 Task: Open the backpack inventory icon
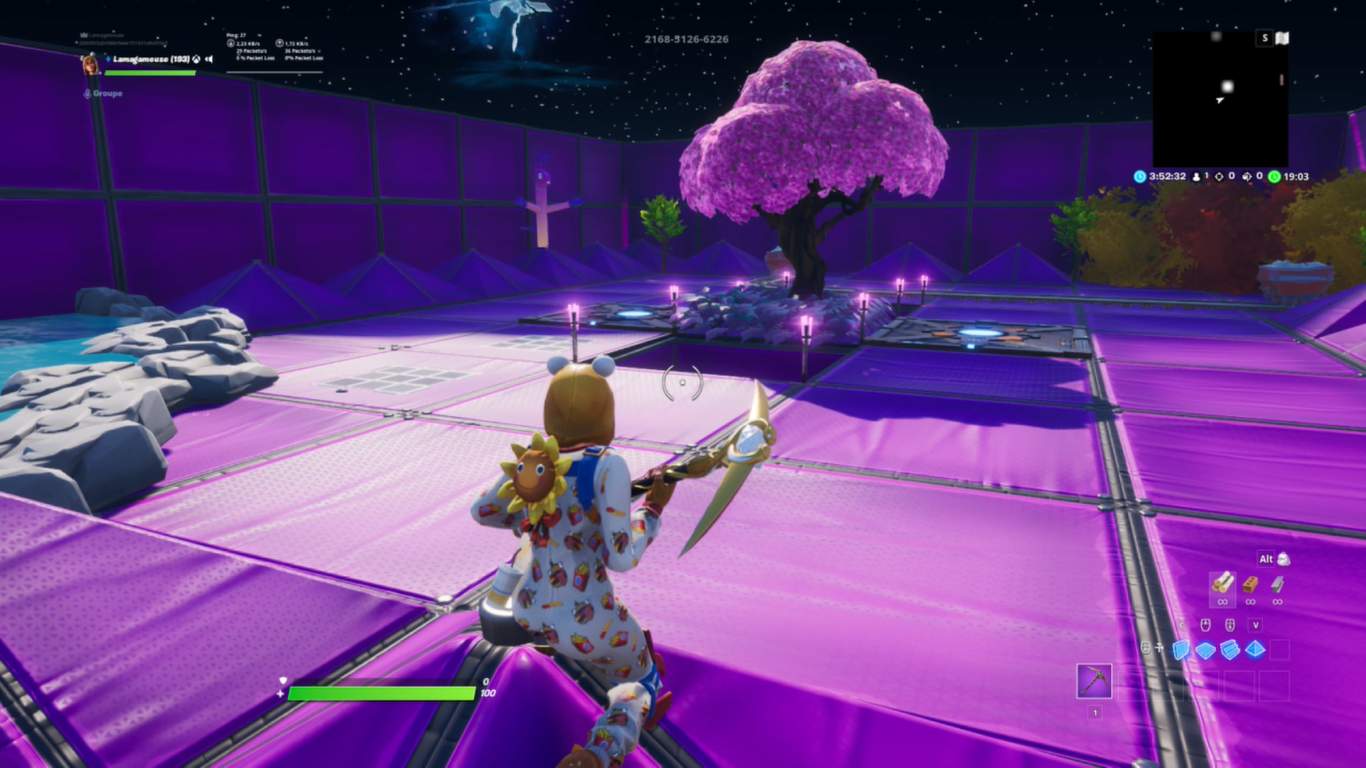1283,559
